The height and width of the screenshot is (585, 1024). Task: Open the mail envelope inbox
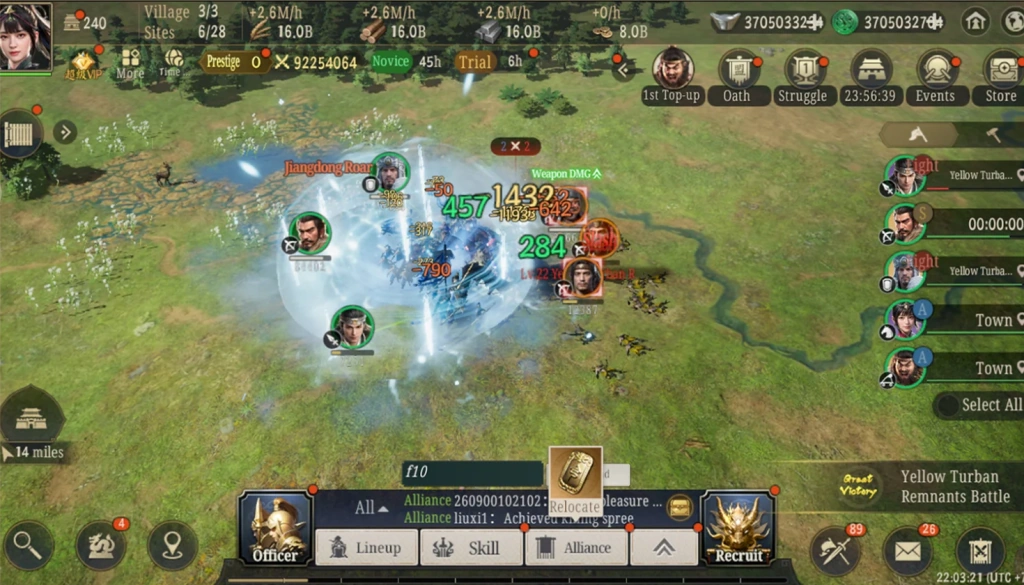[907, 550]
